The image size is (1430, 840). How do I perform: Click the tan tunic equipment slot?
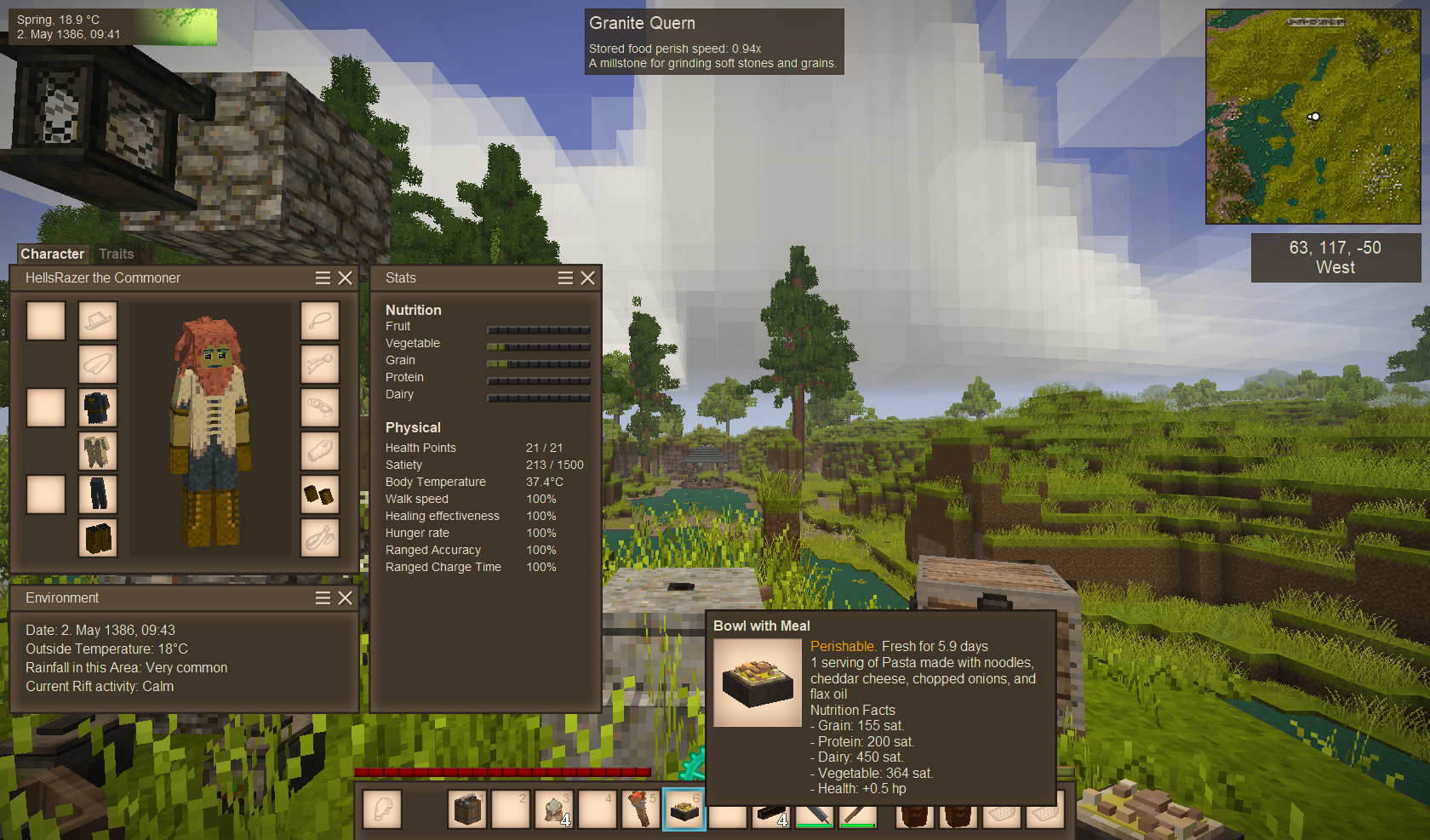click(x=97, y=451)
